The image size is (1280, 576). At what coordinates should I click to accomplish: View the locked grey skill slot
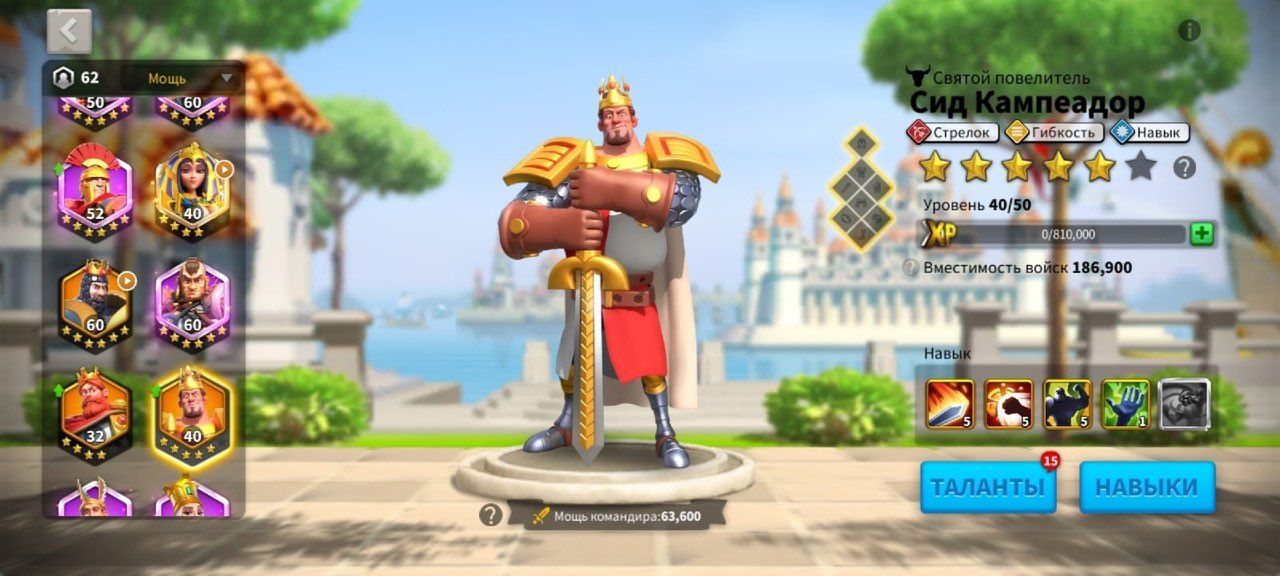(x=1185, y=404)
